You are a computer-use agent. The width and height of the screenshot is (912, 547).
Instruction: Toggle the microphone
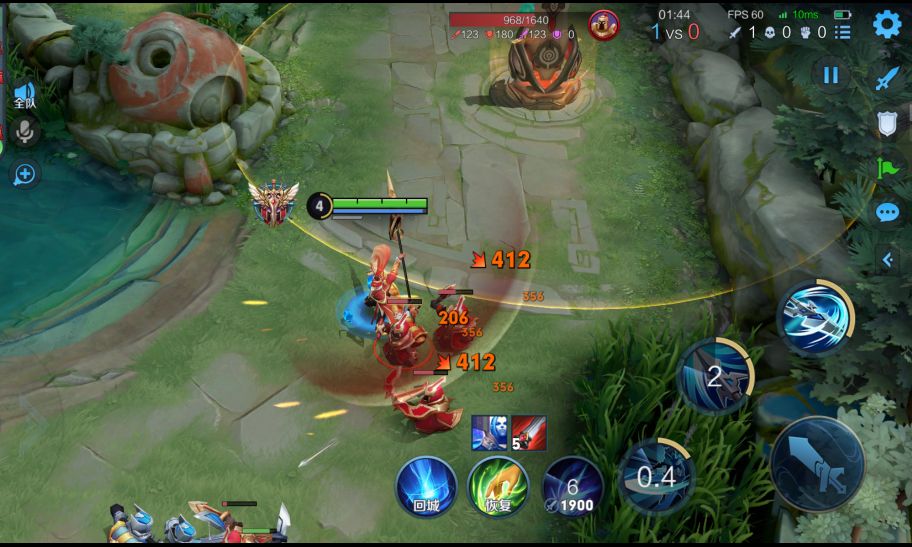(24, 130)
